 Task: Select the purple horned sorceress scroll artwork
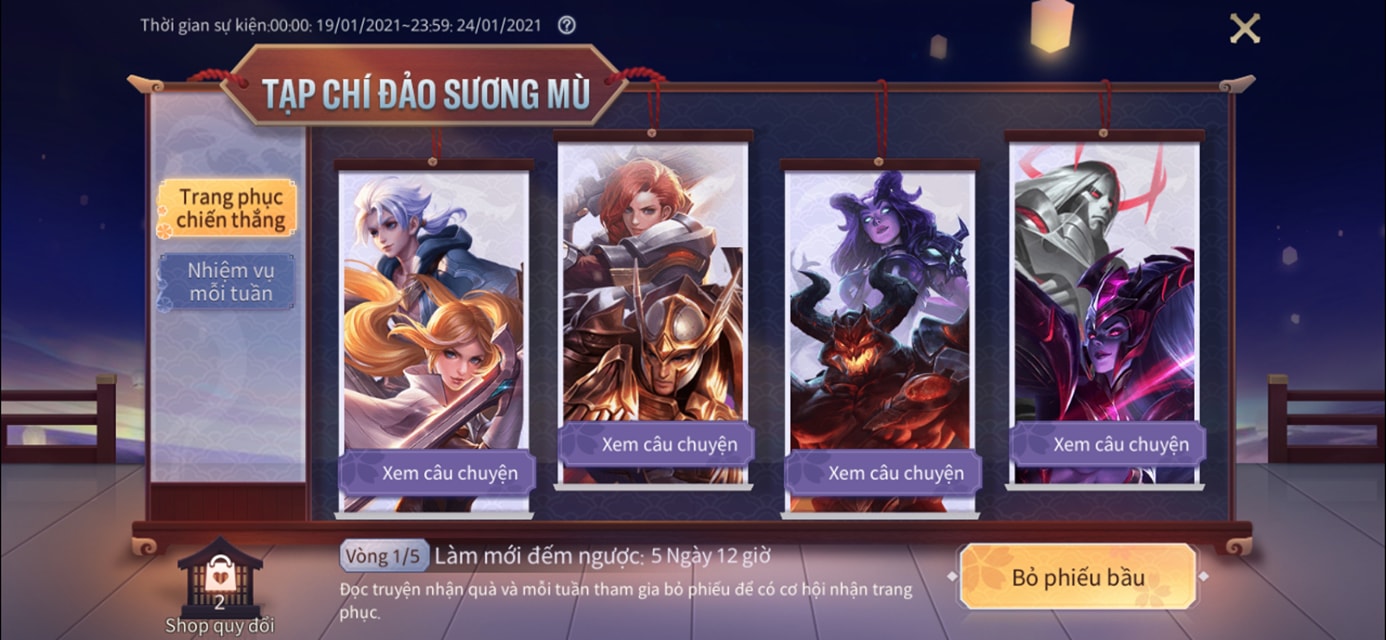coord(880,310)
